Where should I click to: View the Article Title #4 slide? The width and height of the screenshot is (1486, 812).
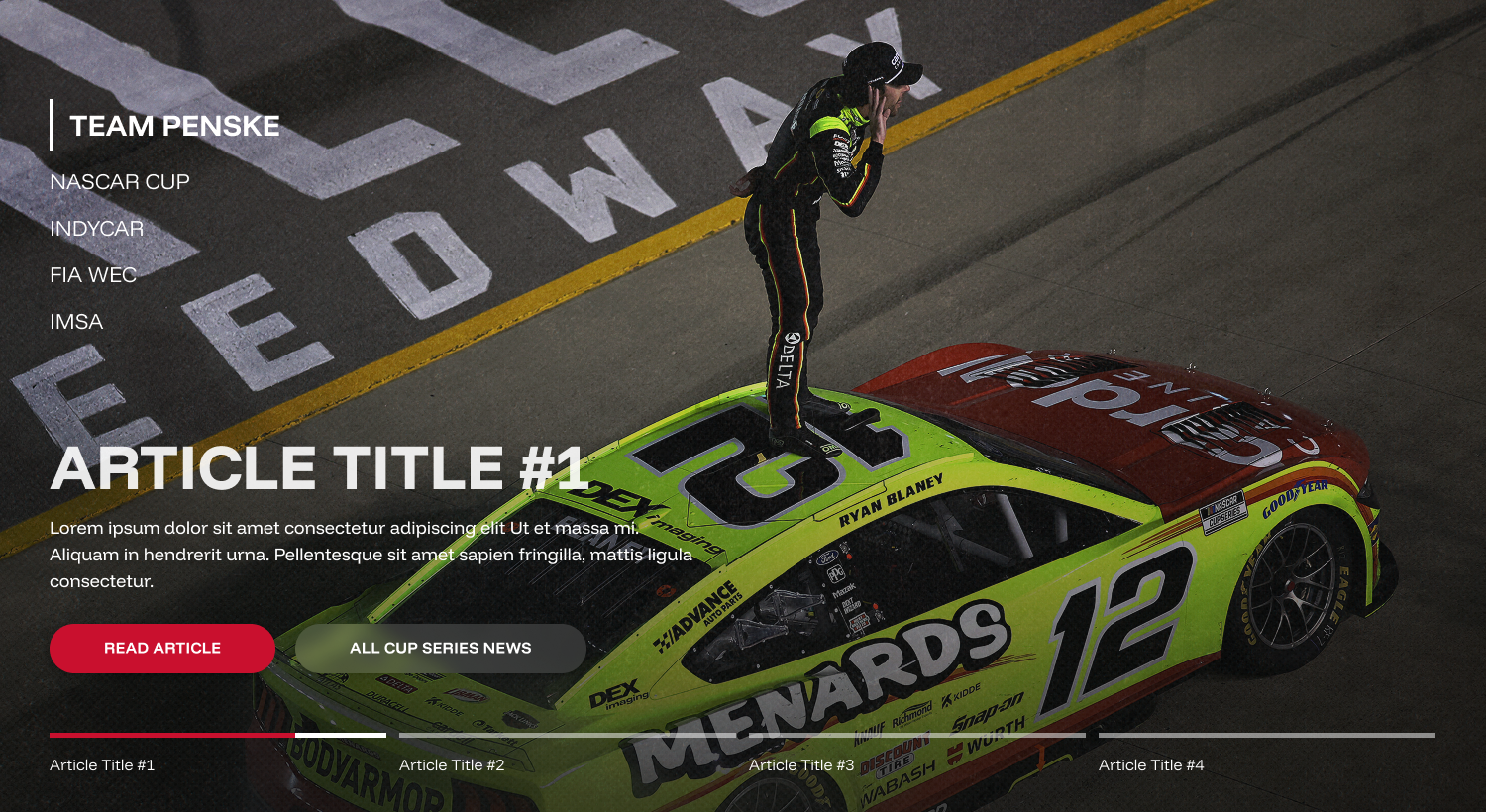[x=1151, y=764]
